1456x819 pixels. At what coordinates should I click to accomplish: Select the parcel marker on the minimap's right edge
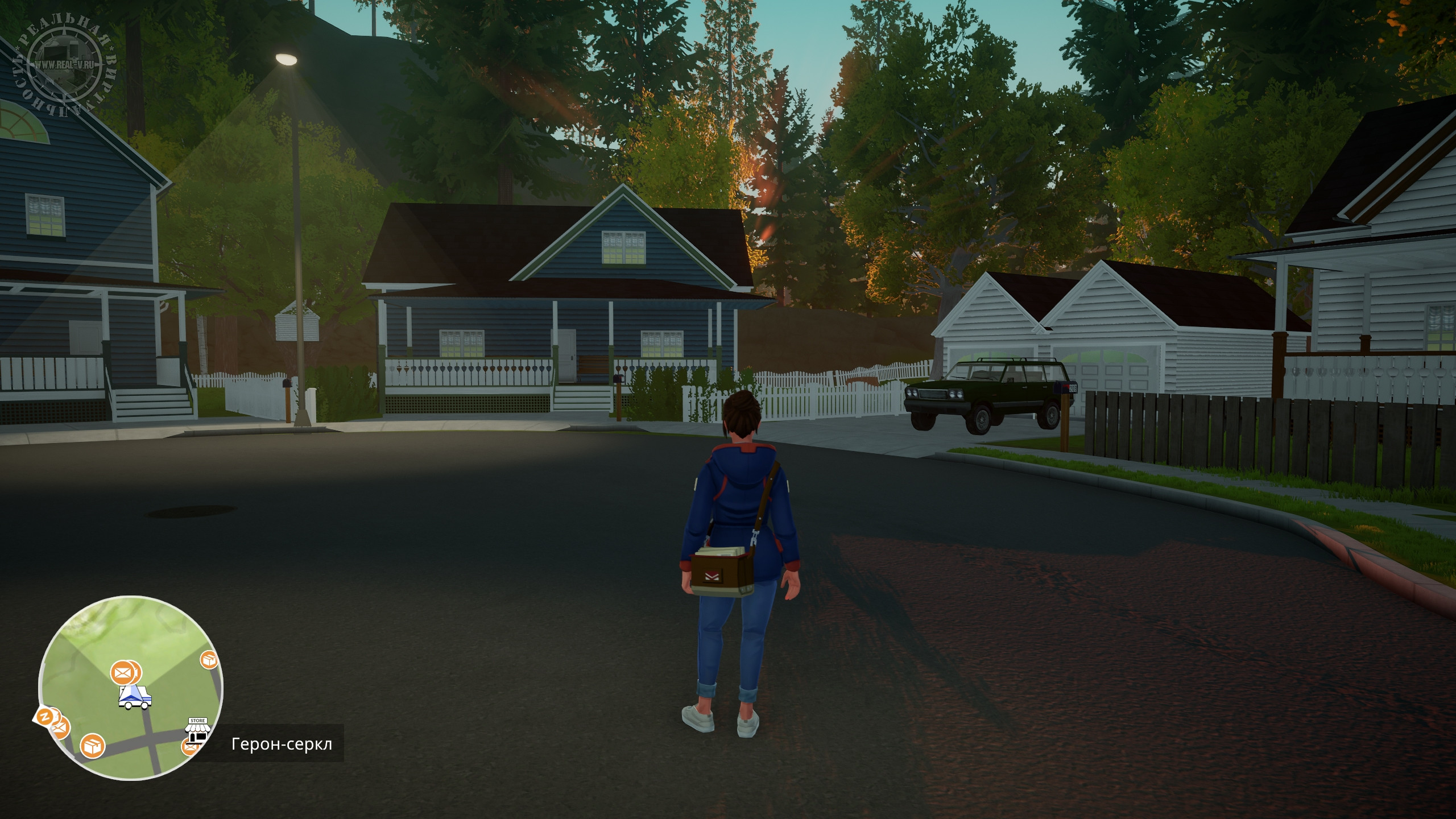point(209,660)
